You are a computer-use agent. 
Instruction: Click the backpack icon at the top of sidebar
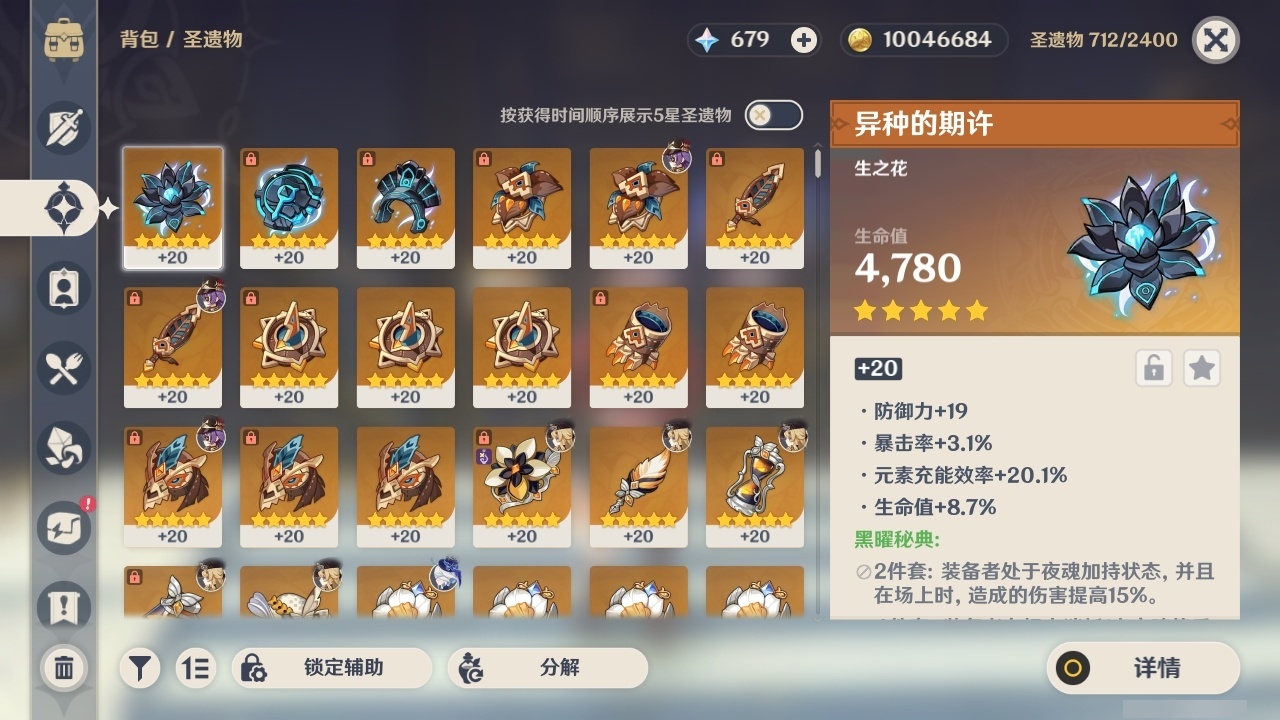click(x=64, y=40)
